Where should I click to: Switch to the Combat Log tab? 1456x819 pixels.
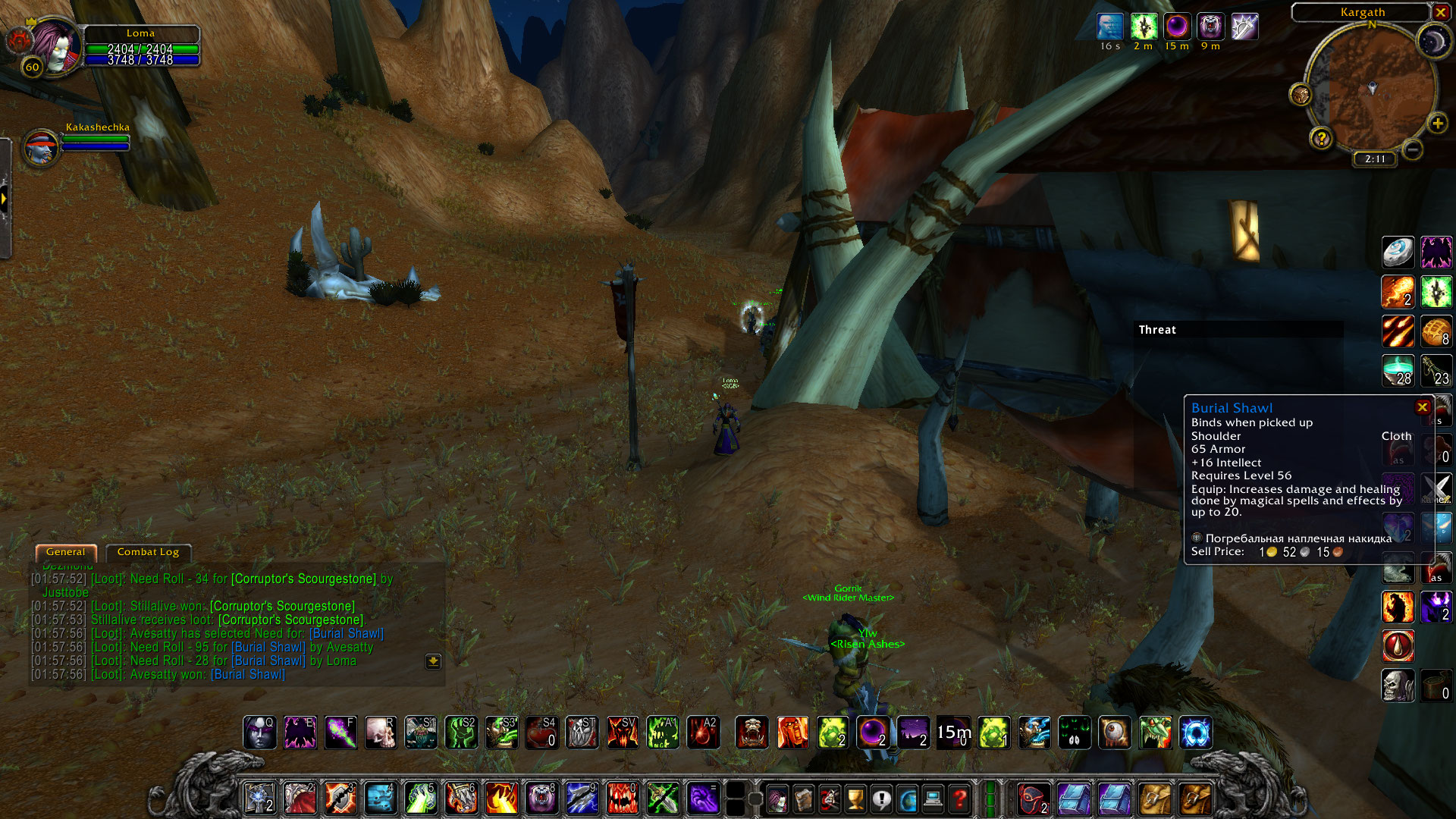148,552
